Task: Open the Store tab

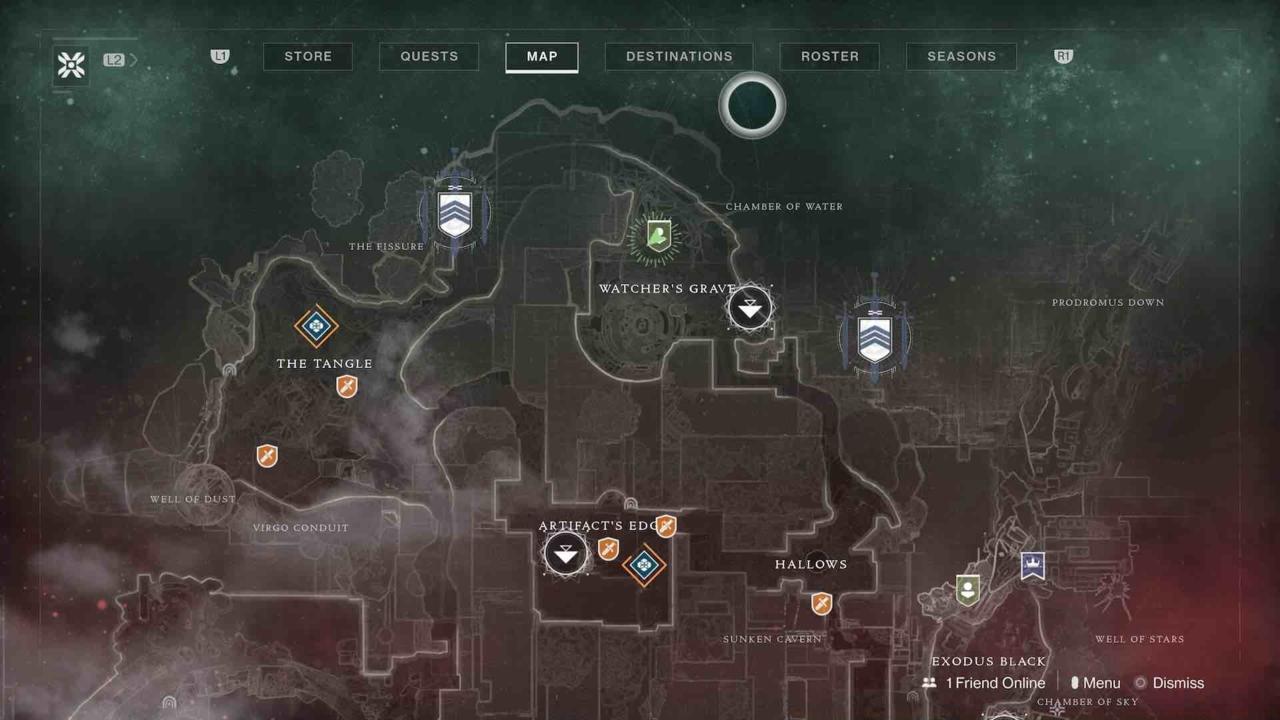Action: pos(308,57)
